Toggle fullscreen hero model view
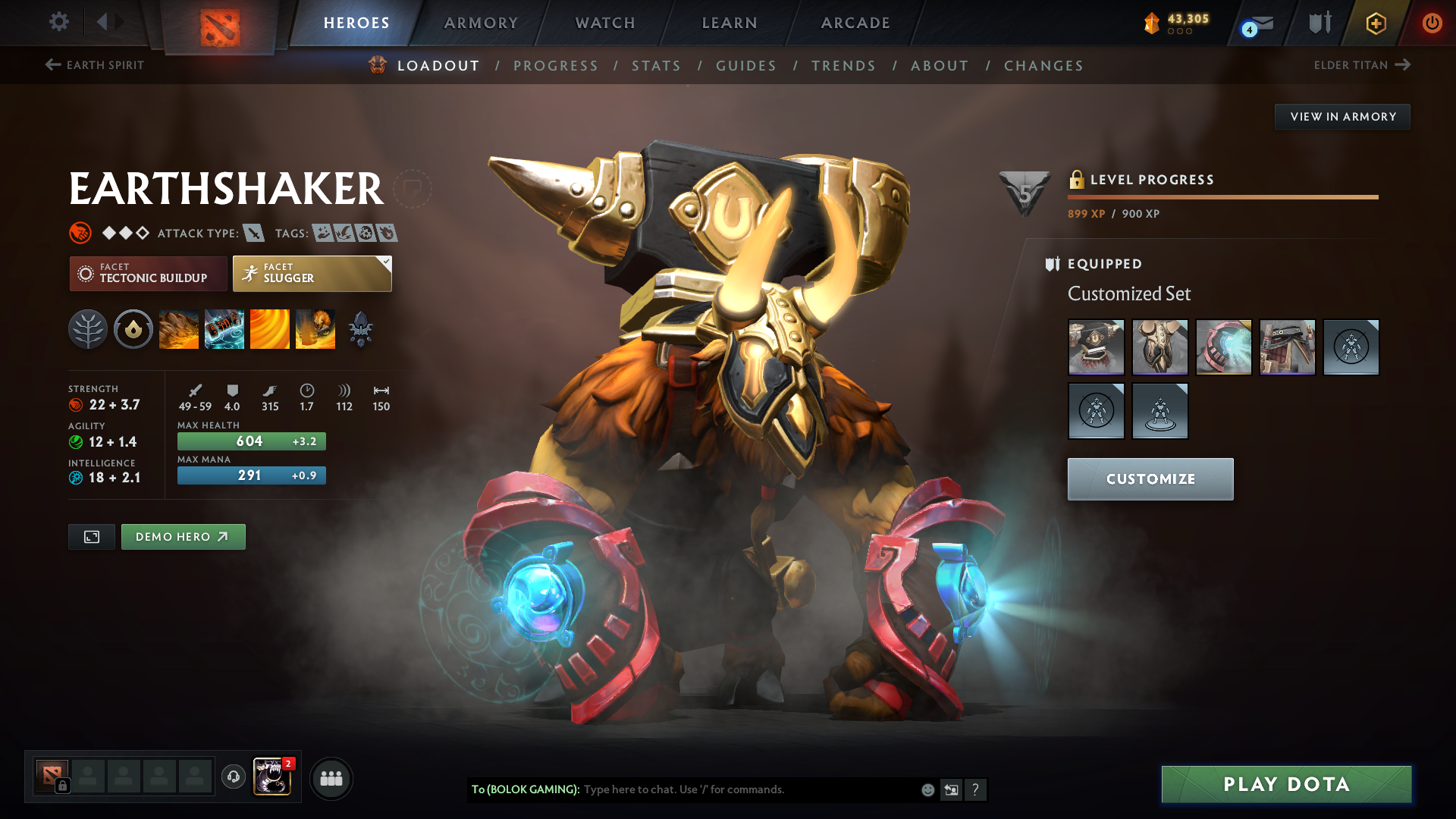The width and height of the screenshot is (1456, 819). [92, 537]
